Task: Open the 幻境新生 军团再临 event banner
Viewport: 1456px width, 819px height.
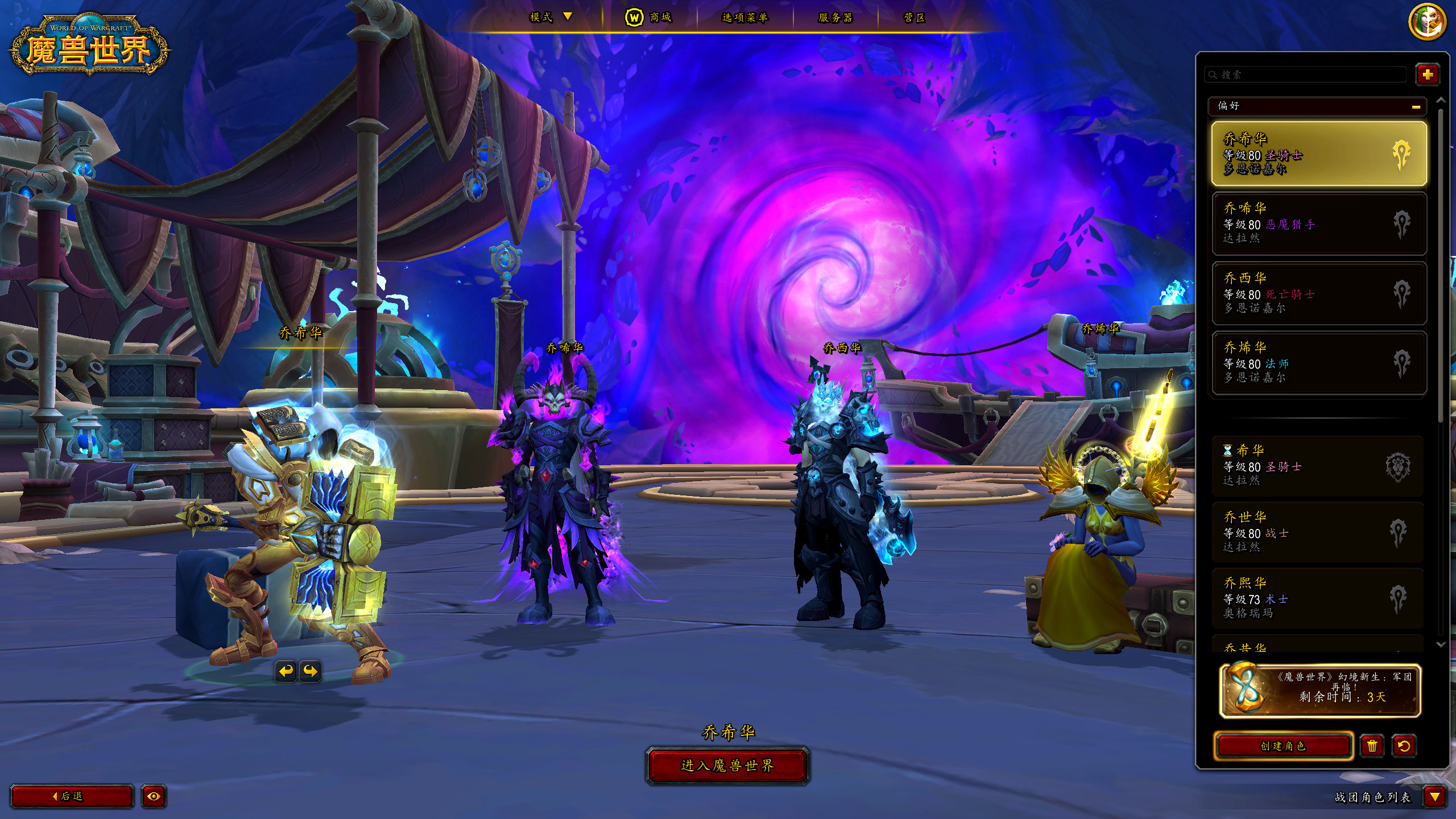Action: pyautogui.click(x=1319, y=691)
